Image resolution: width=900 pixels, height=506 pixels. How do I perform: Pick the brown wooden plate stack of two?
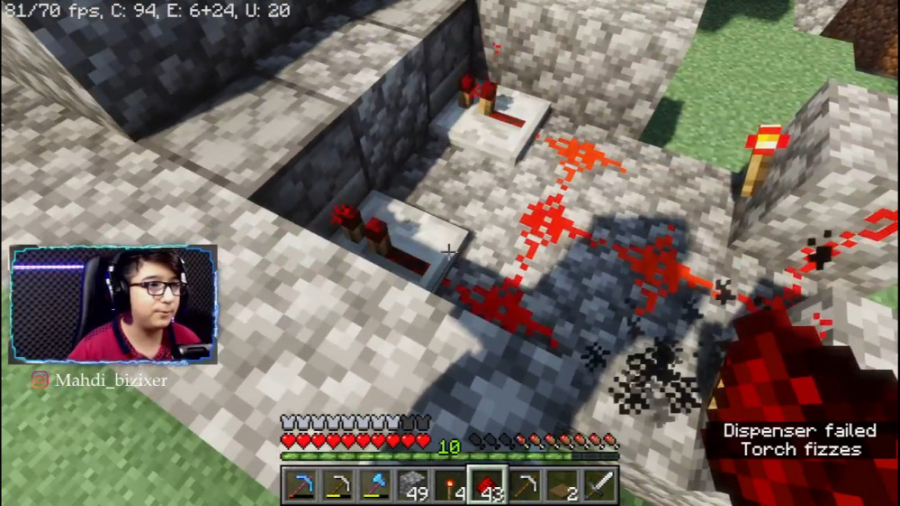click(x=562, y=486)
